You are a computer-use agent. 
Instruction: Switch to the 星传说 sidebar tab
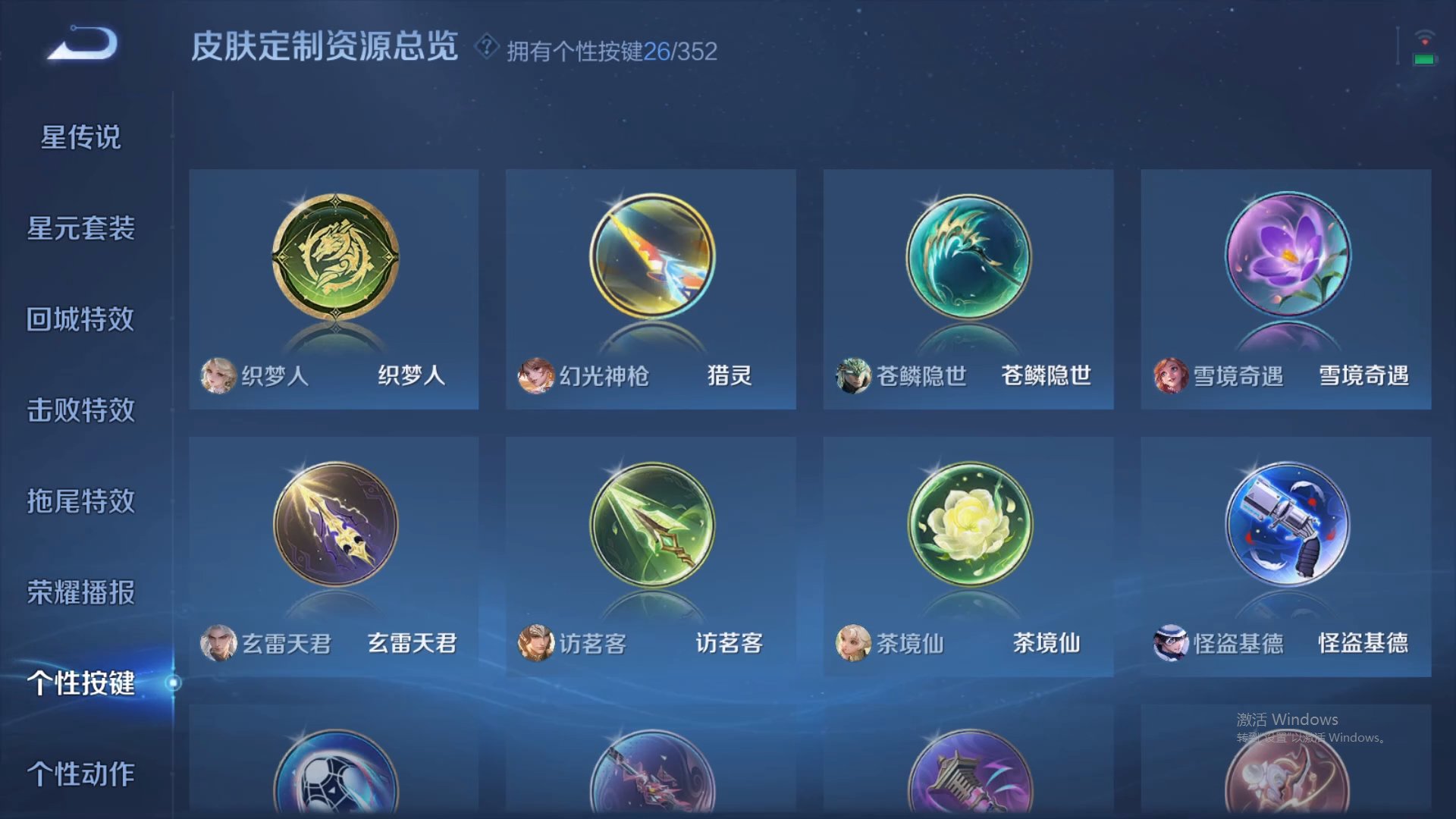pos(80,138)
